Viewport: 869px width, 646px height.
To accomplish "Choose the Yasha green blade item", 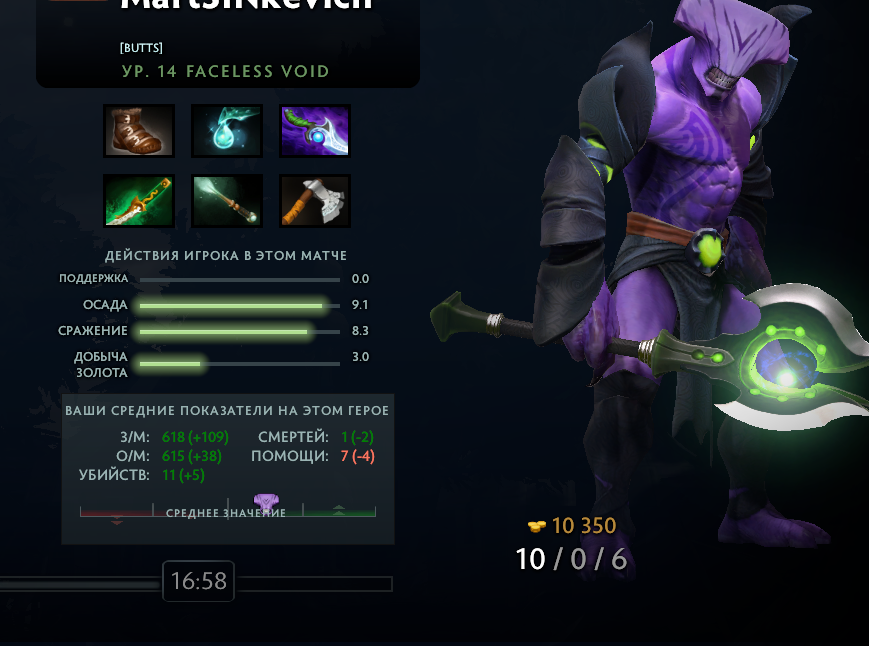I will pyautogui.click(x=139, y=201).
